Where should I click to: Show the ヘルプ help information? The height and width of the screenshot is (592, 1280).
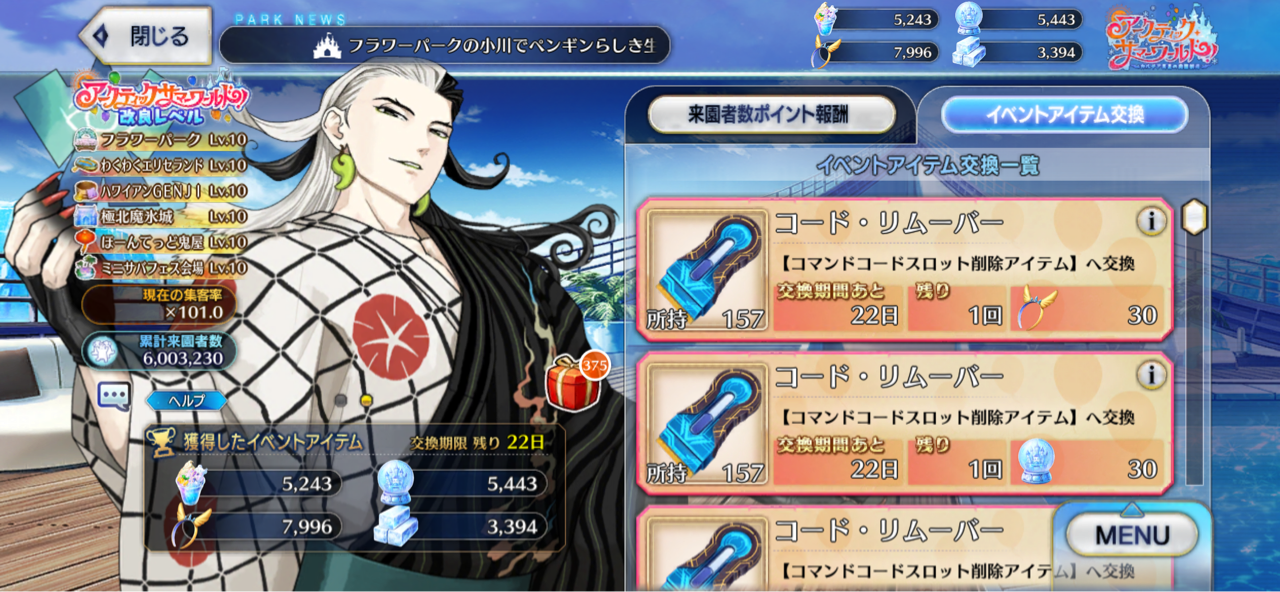coord(186,401)
